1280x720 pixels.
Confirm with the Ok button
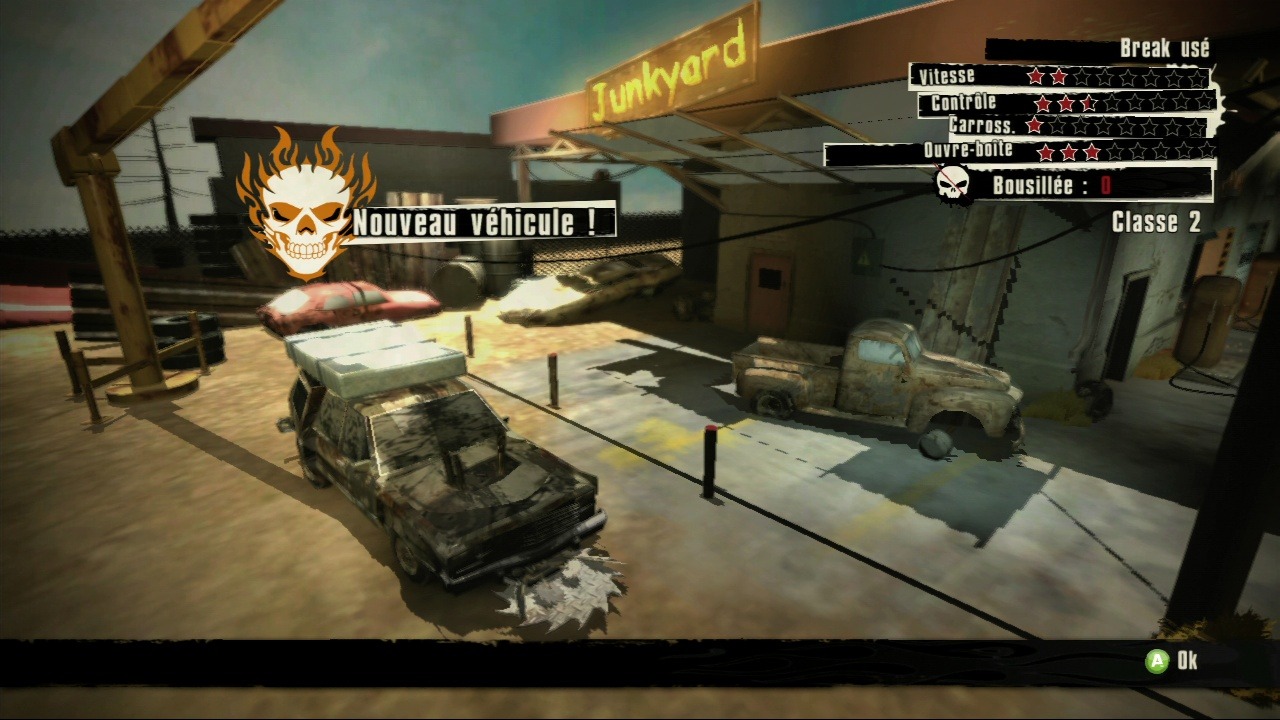(x=1170, y=661)
